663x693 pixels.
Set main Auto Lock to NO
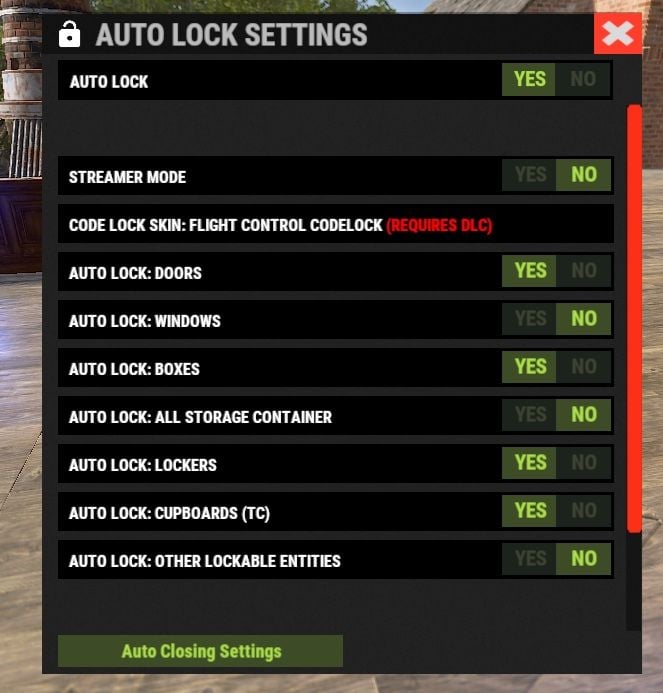pos(583,79)
